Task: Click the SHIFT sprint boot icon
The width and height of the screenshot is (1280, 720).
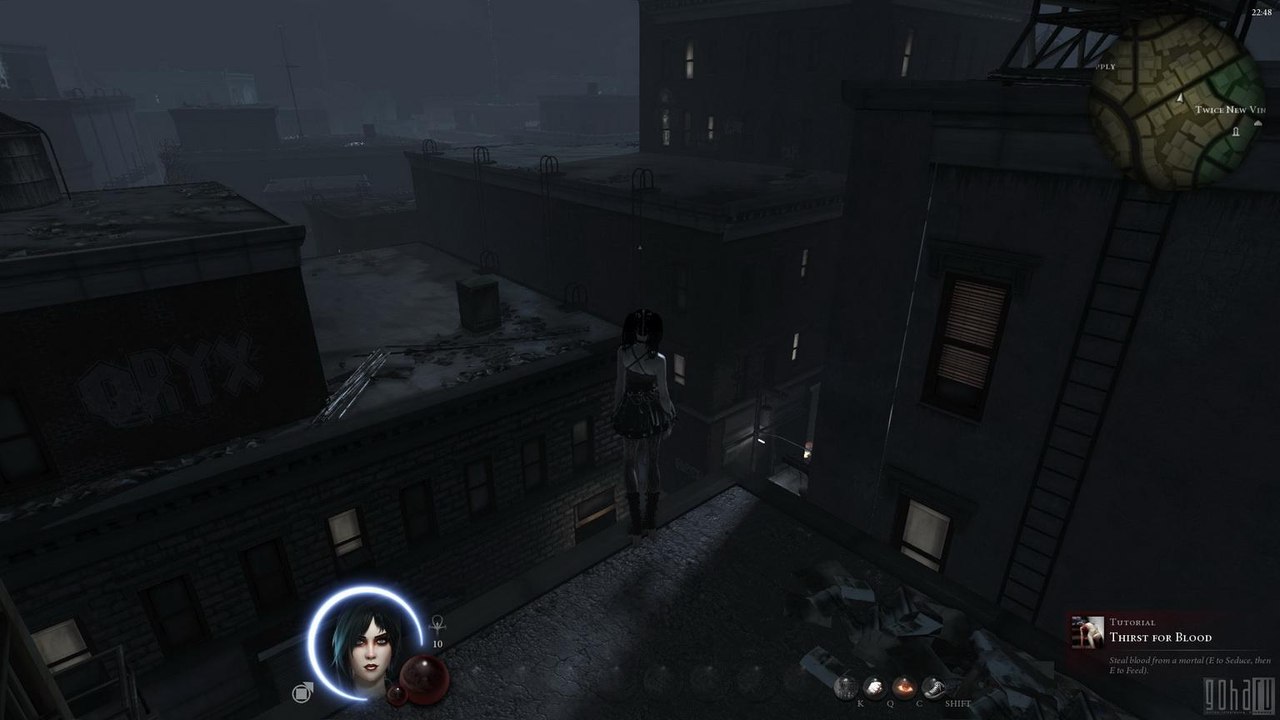Action: tap(934, 686)
